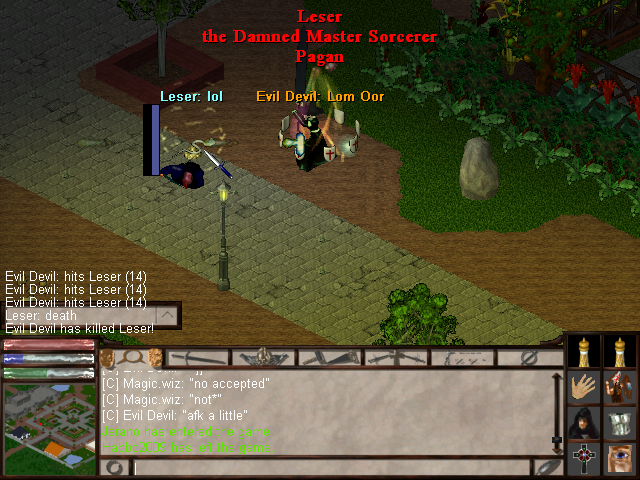
Task: Select the twin masks and magnifier tab
Action: click(x=132, y=357)
